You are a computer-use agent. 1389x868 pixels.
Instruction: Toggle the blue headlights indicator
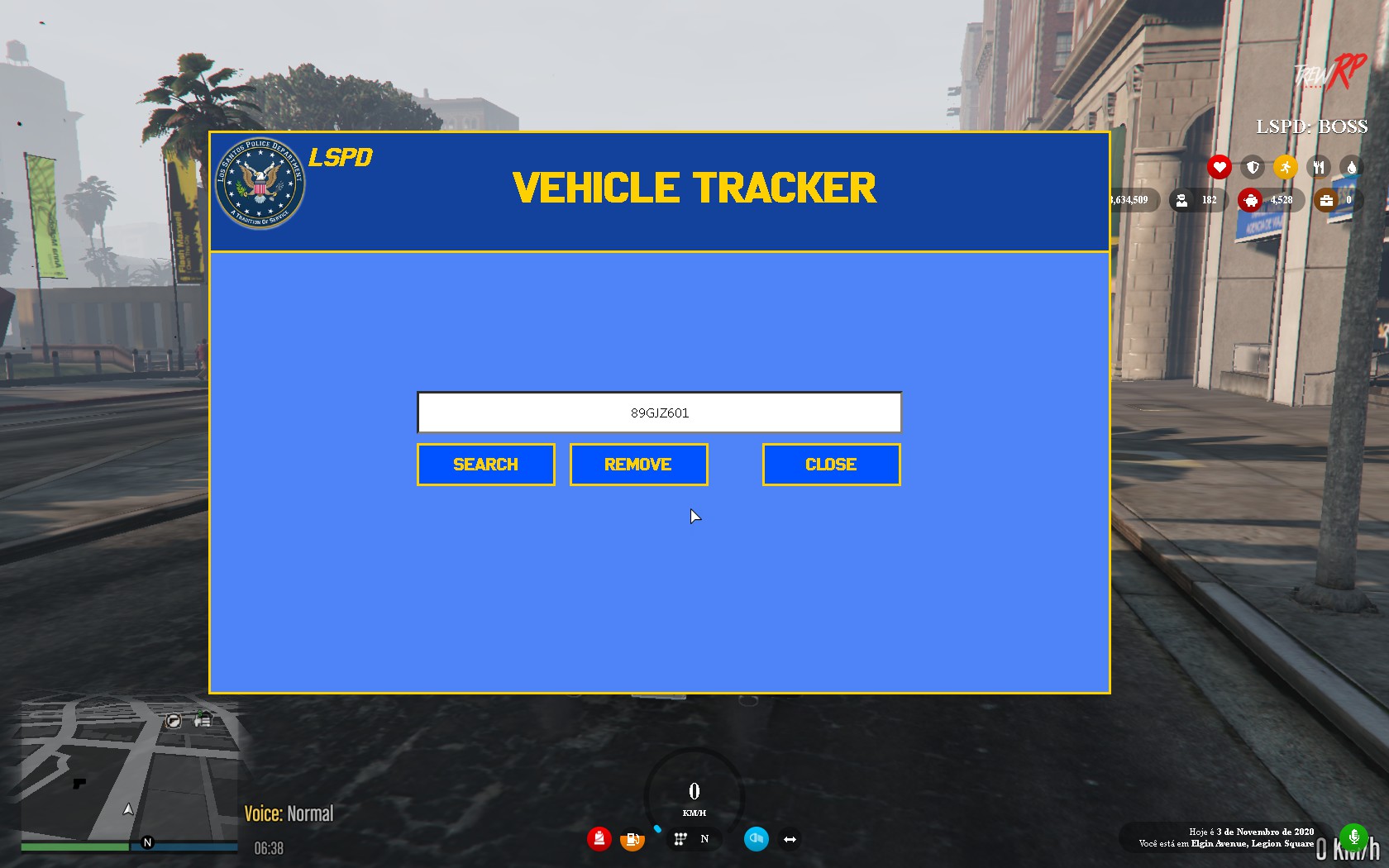click(756, 838)
